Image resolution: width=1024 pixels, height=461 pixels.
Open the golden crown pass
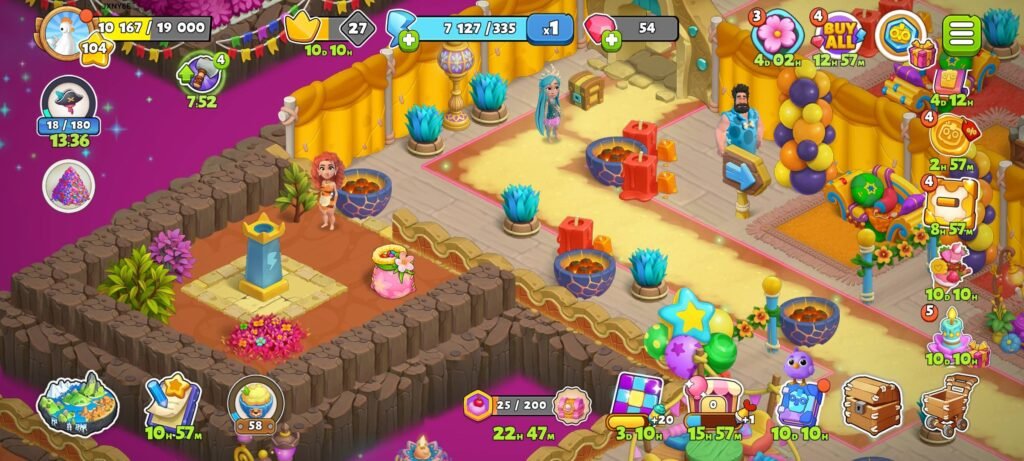[300, 28]
